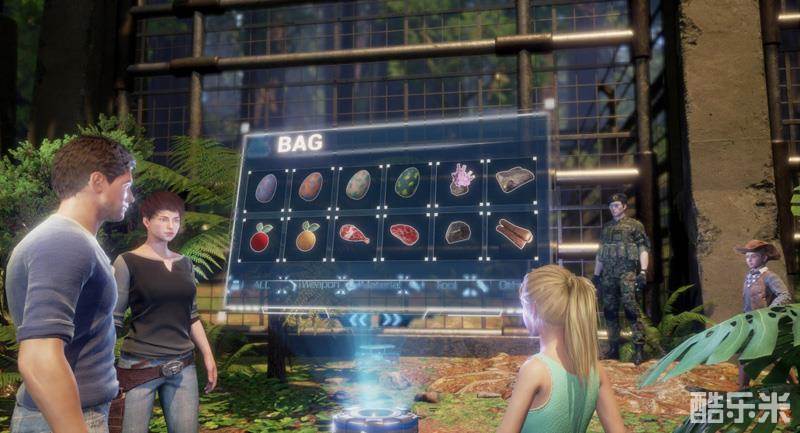Viewport: 800px width, 433px height.
Task: Select the dark green spotted egg
Action: [x=408, y=182]
